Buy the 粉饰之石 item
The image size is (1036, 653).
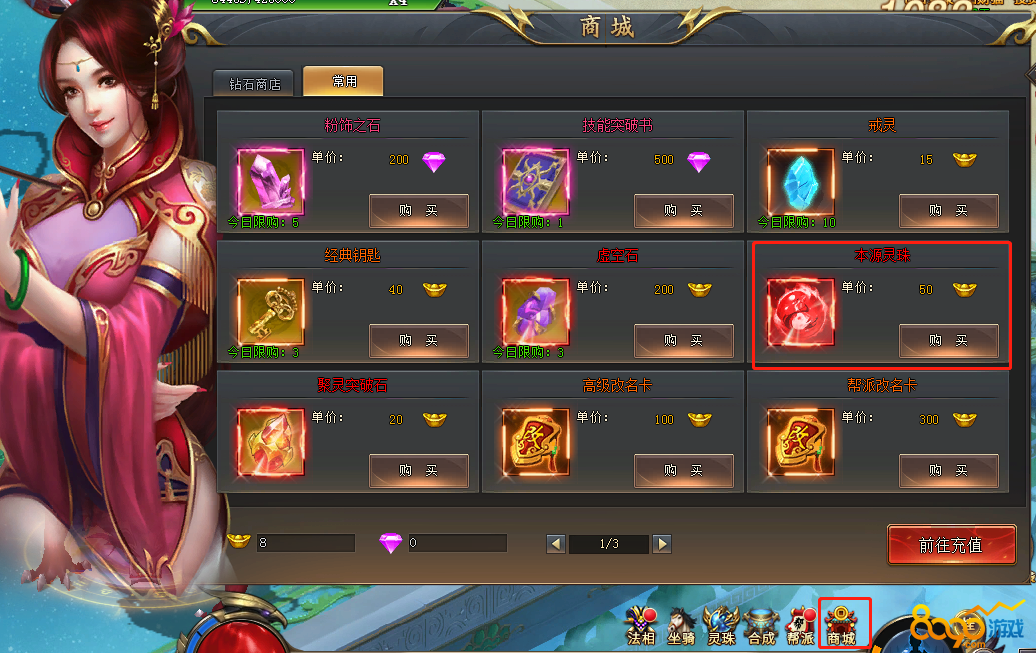[418, 211]
